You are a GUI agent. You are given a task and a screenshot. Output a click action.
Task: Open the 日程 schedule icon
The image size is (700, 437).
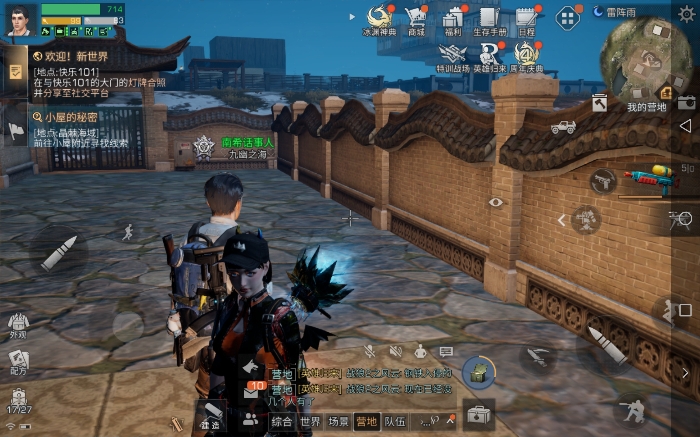point(526,19)
